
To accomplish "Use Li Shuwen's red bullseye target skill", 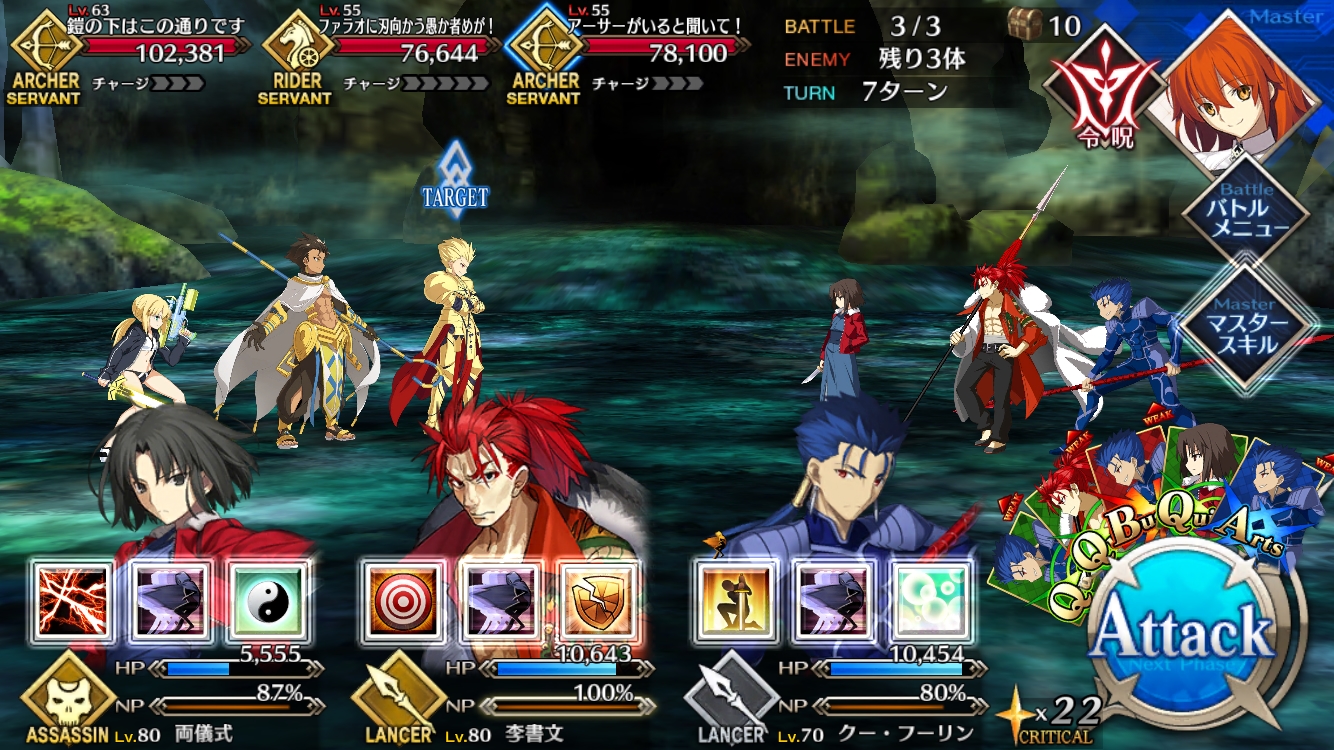I will [402, 600].
